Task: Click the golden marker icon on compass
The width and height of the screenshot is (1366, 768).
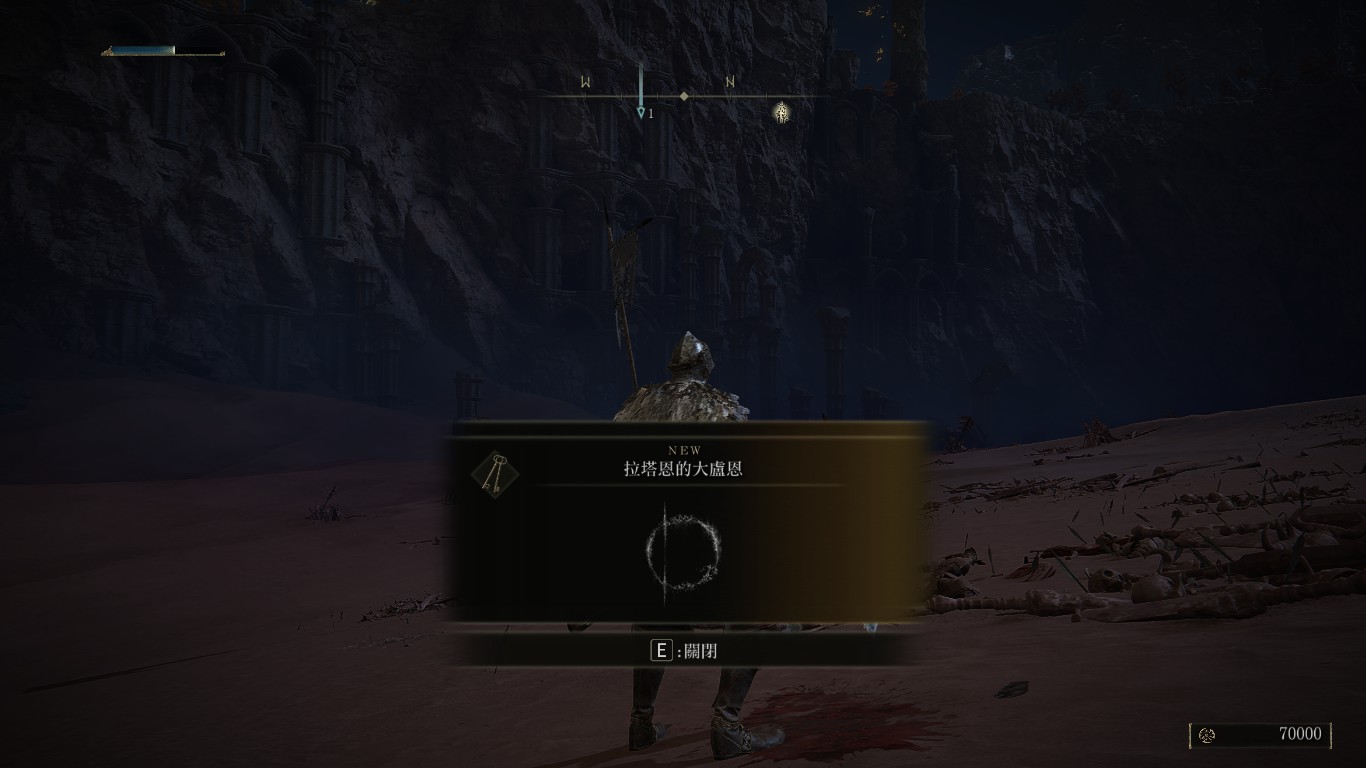Action: (782, 112)
